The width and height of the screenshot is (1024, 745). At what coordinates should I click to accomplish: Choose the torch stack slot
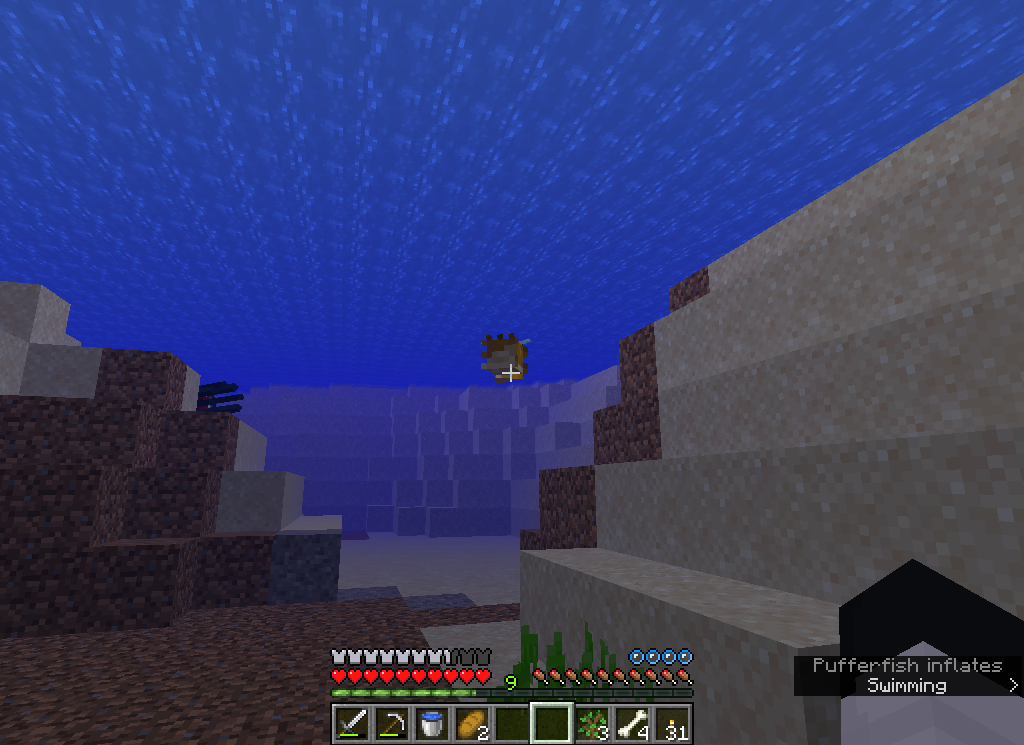[672, 723]
